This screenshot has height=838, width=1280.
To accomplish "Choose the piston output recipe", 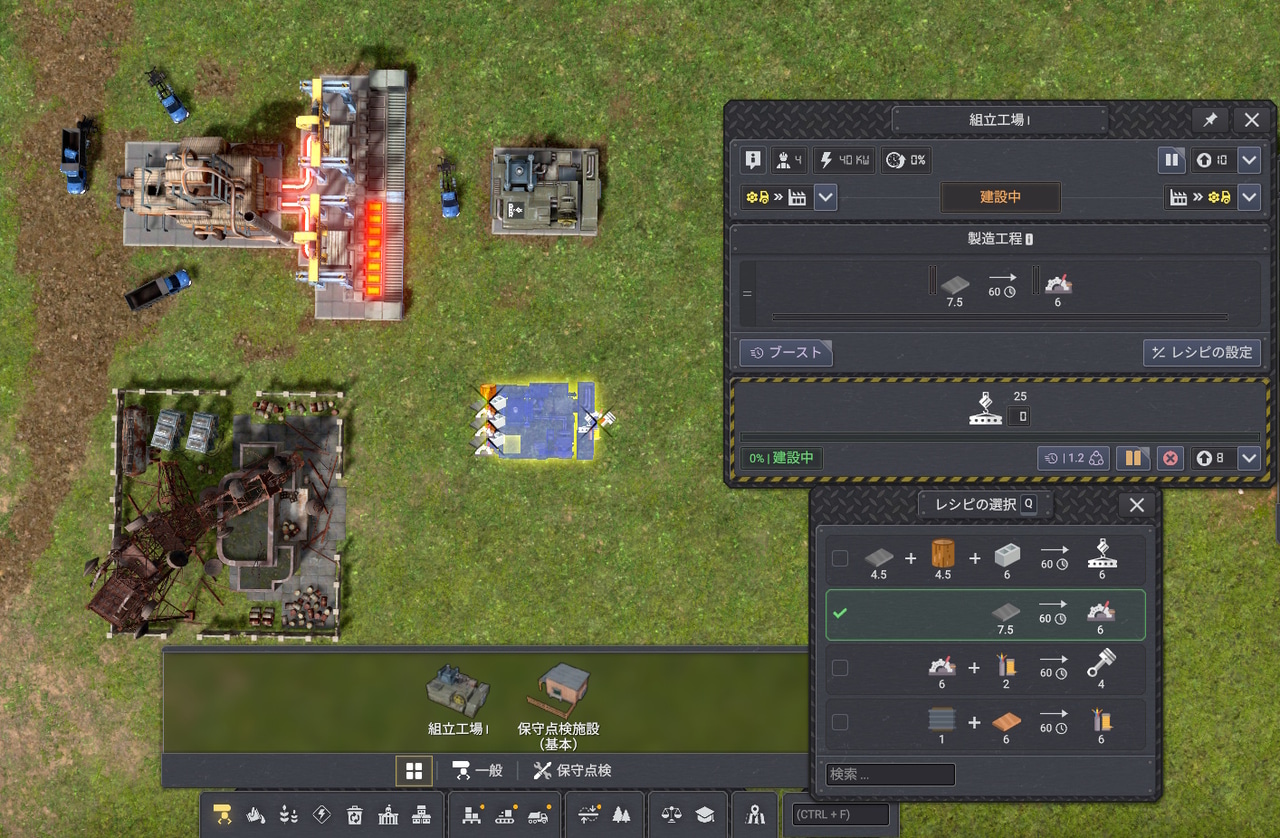I will [840, 667].
